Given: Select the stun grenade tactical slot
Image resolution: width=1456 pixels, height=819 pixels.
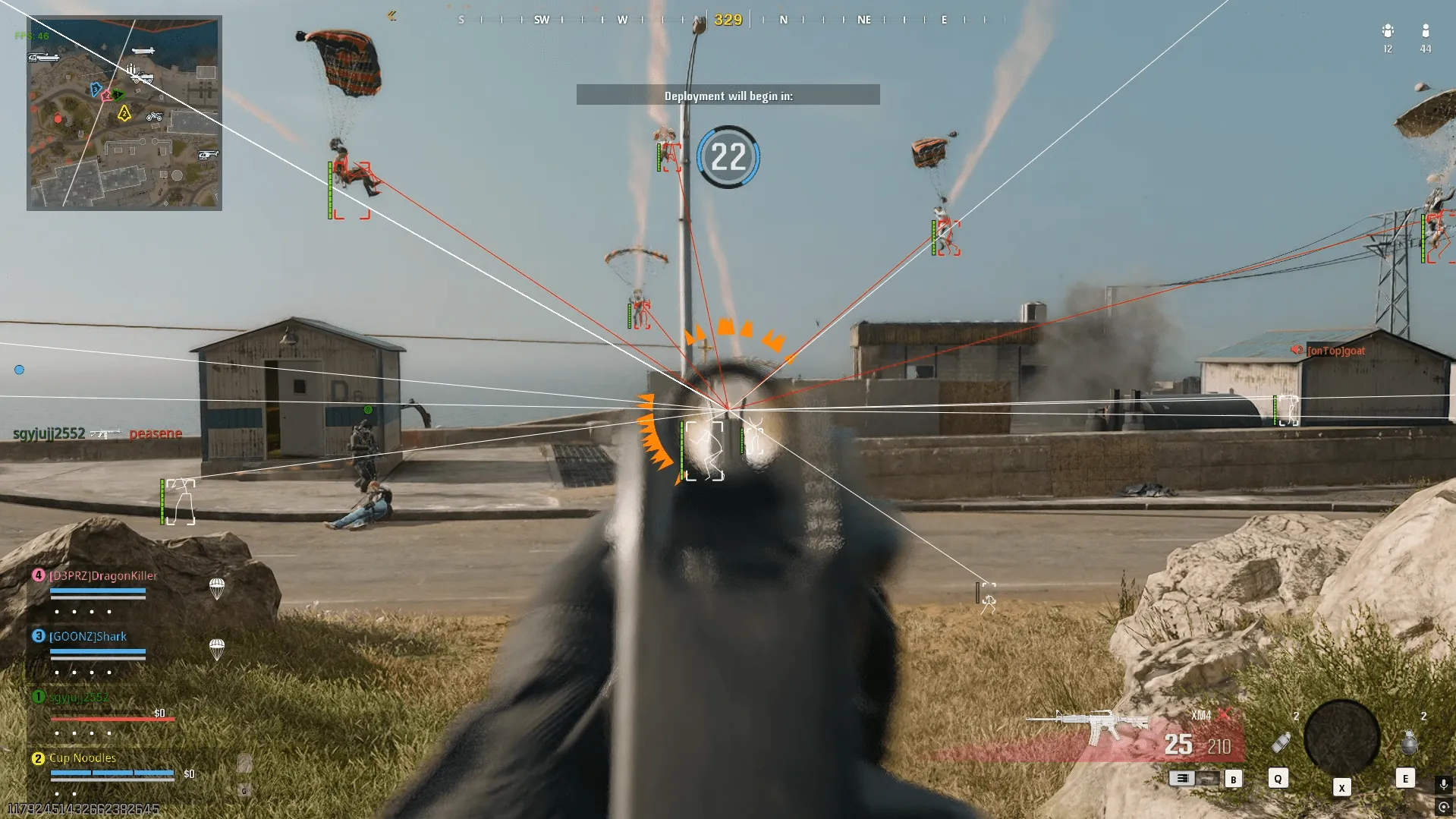Looking at the screenshot, I should click(x=1281, y=742).
